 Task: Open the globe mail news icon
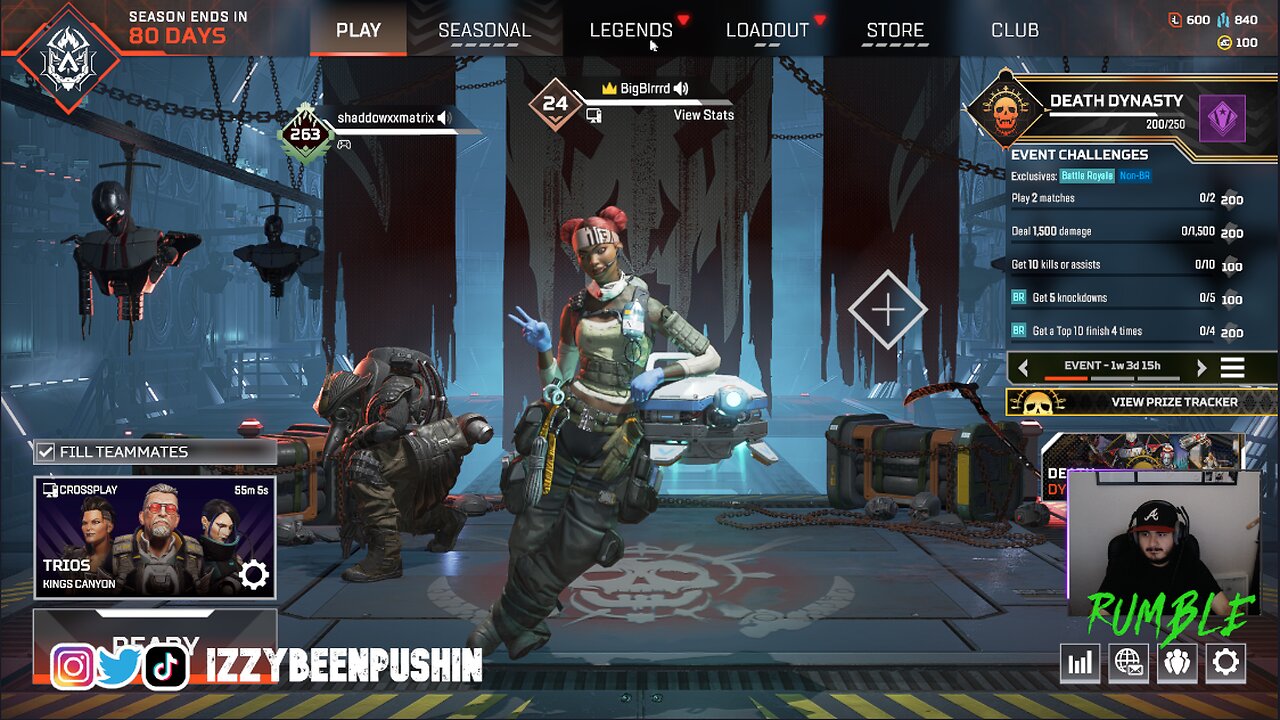pyautogui.click(x=1128, y=662)
